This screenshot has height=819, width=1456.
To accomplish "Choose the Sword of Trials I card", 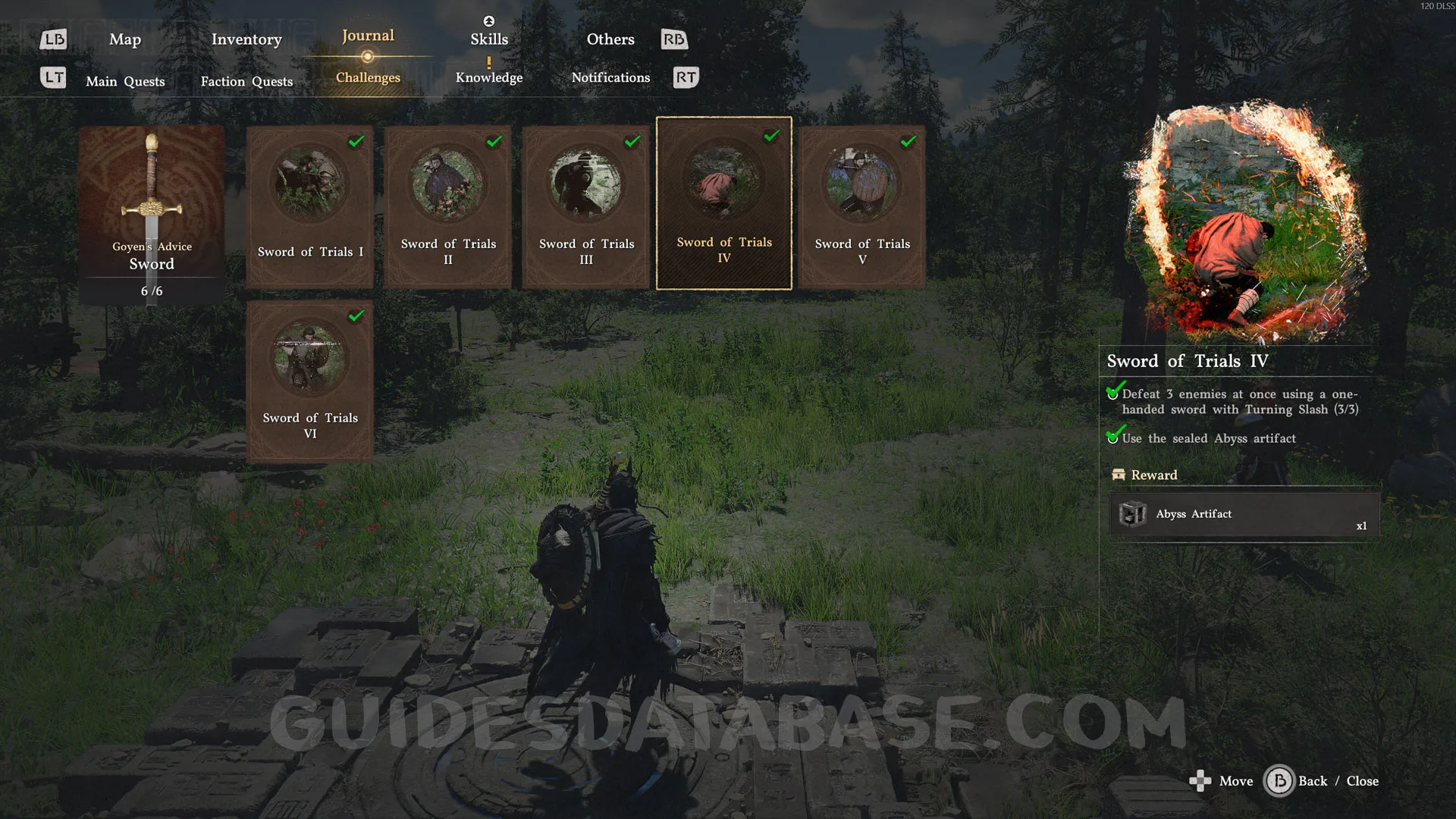I will coord(310,206).
